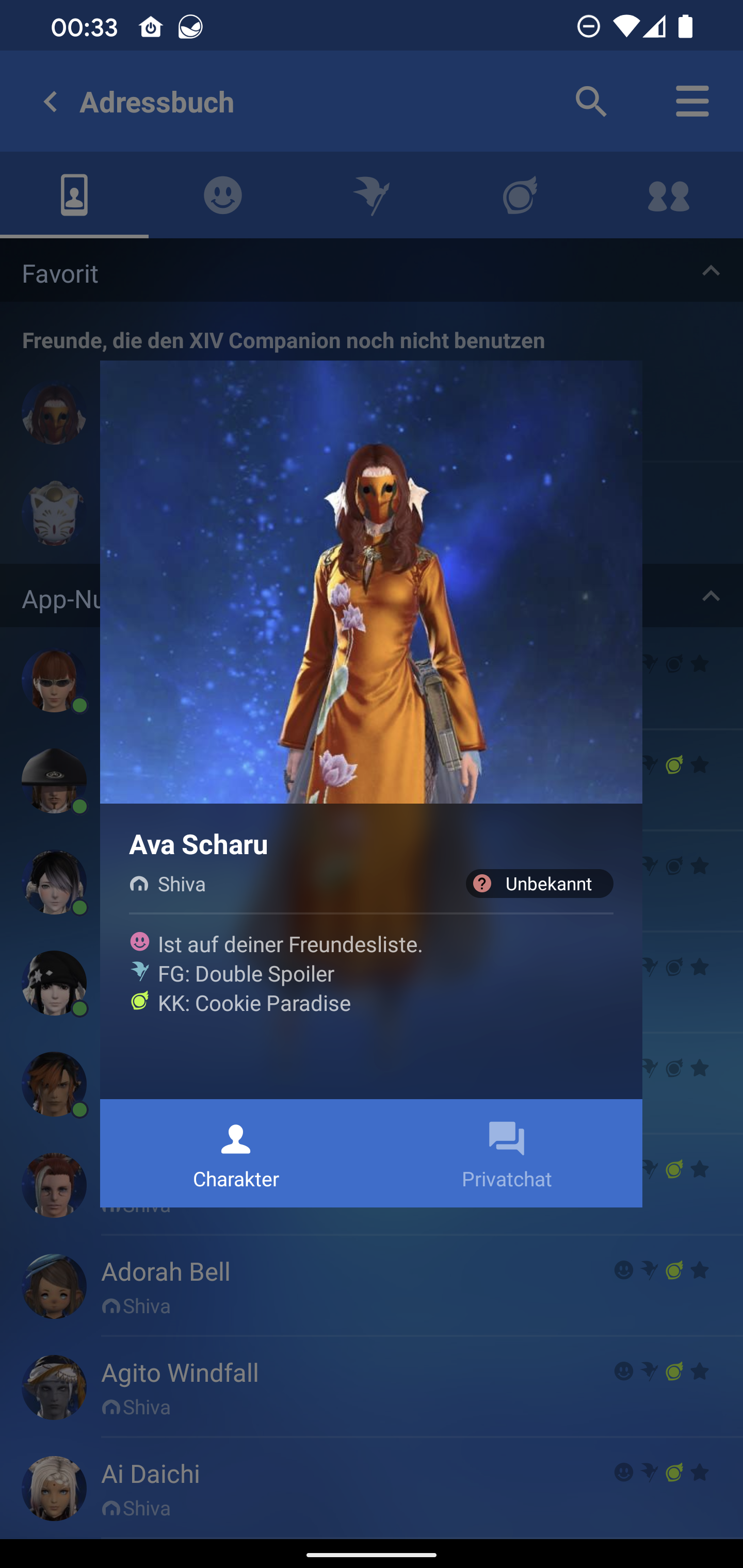The image size is (743, 1568).
Task: Tap Ava Scharu's character portrait image
Action: pyautogui.click(x=371, y=582)
